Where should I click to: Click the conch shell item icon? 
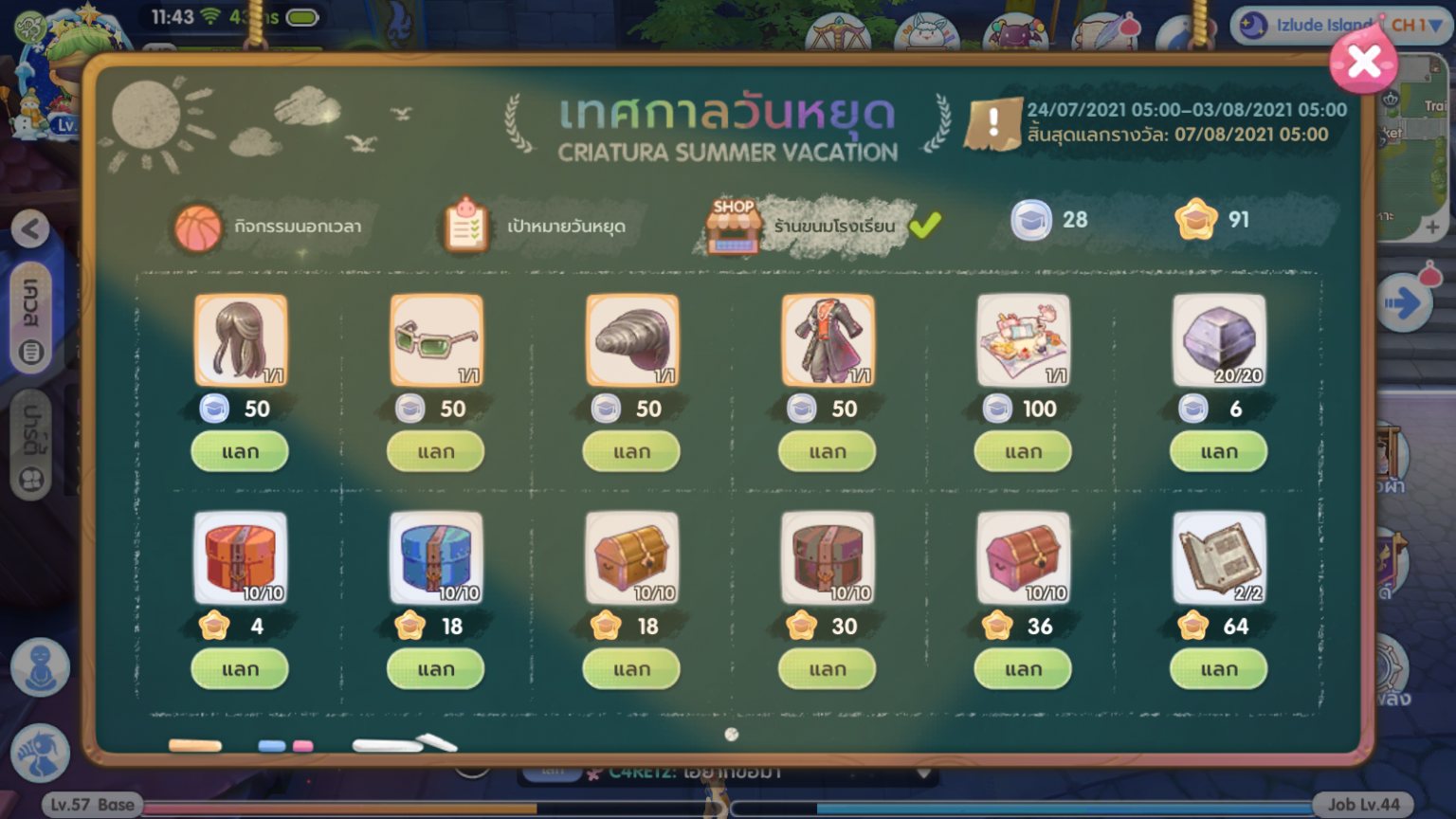pyautogui.click(x=632, y=341)
